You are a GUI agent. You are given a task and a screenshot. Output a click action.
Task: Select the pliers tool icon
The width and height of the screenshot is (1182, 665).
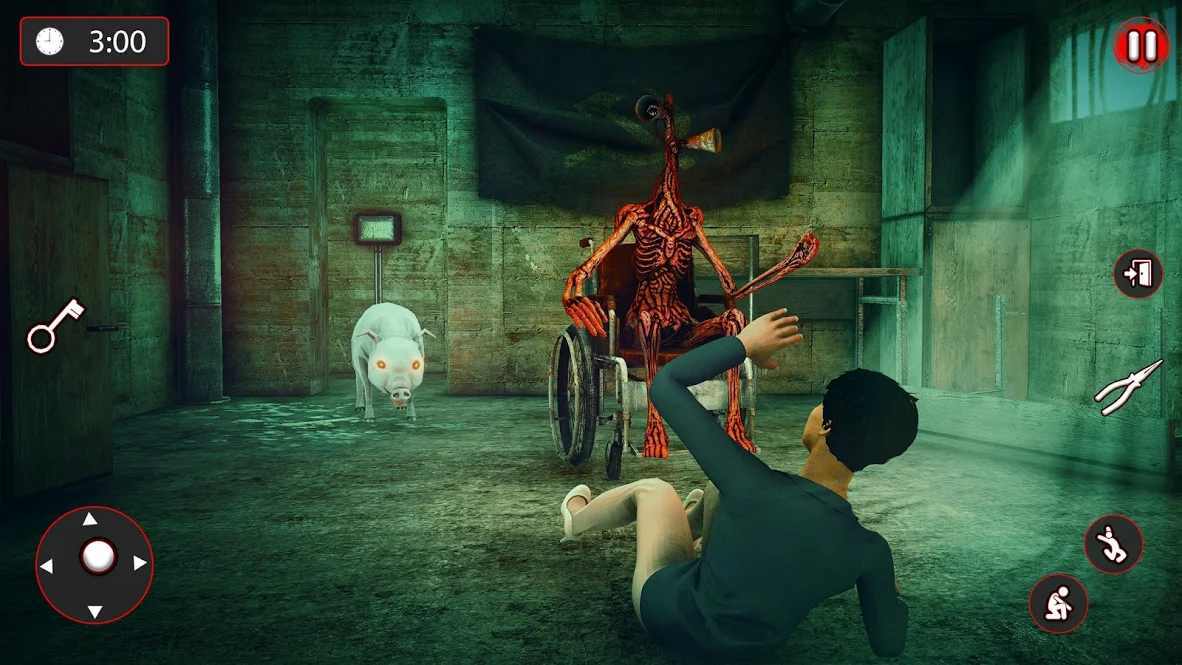(1129, 387)
